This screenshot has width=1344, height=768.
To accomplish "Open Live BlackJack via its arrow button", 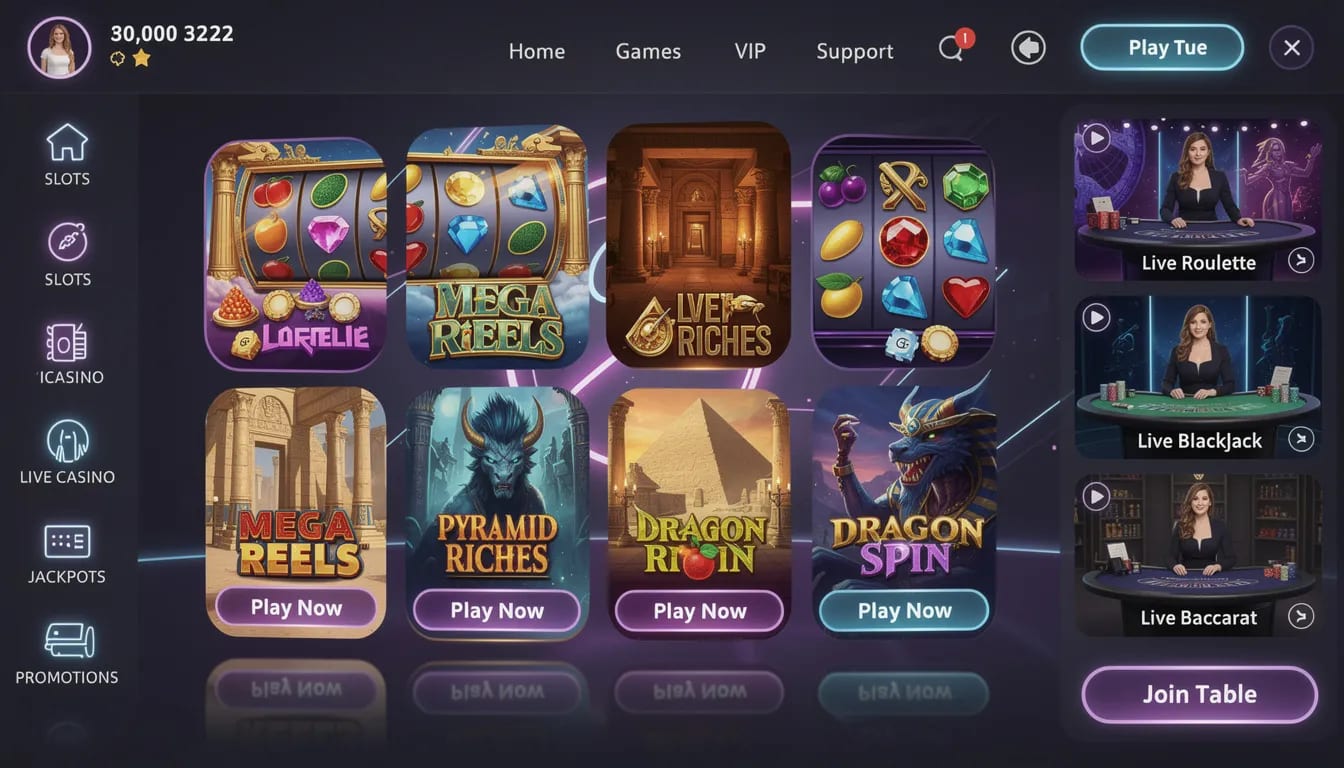I will tap(1301, 439).
